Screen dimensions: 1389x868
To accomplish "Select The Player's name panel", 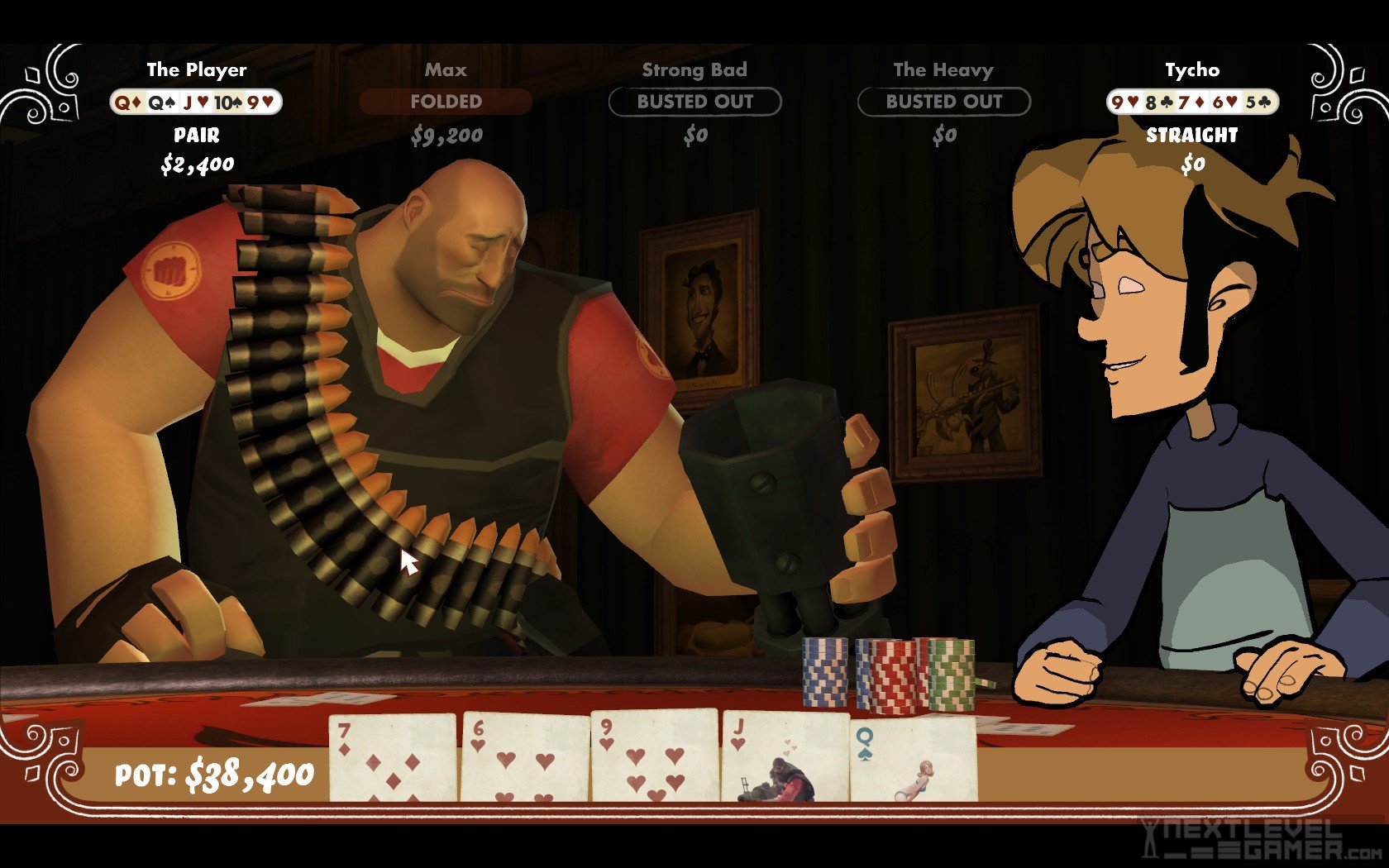I will coord(197,70).
